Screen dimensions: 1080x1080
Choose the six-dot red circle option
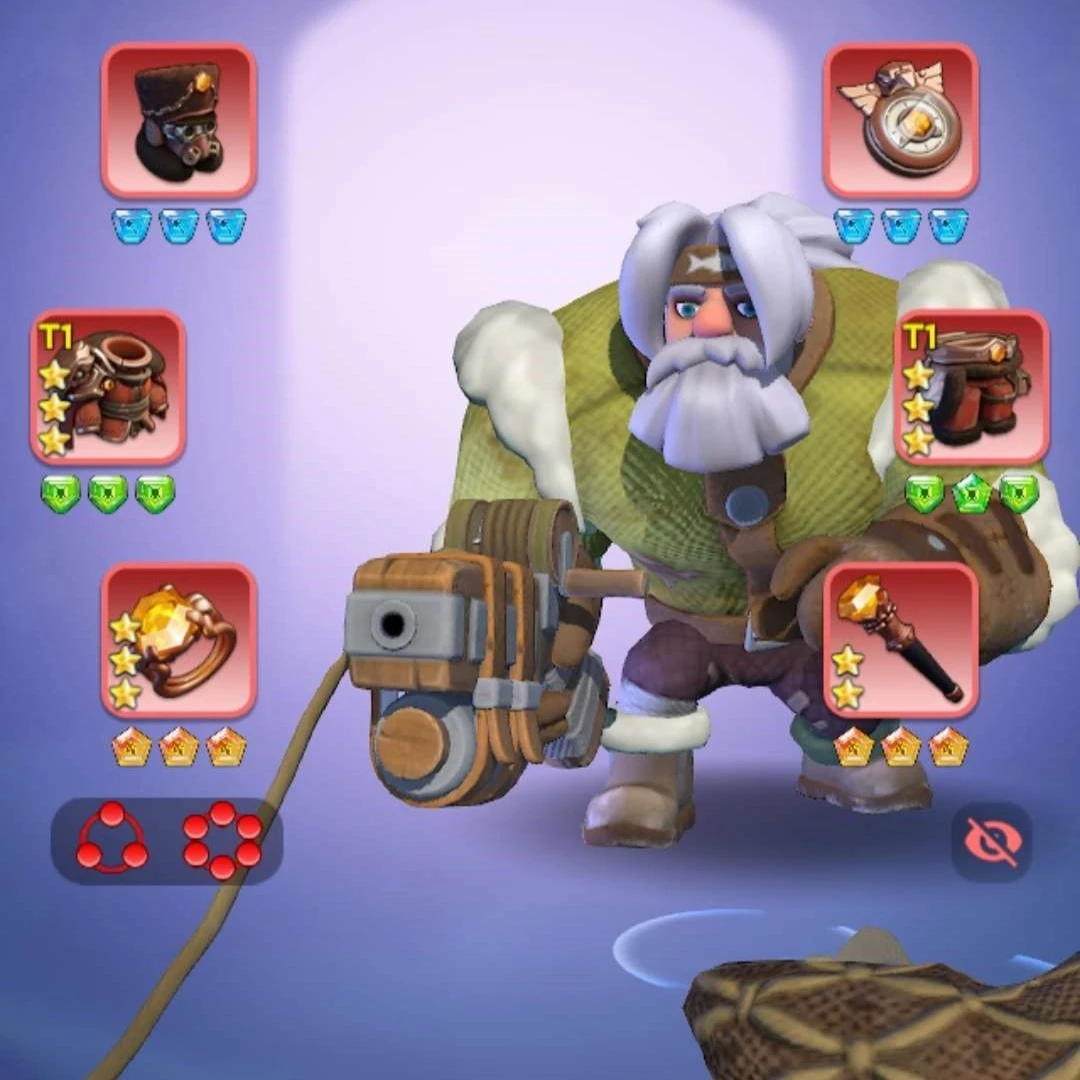pos(222,840)
